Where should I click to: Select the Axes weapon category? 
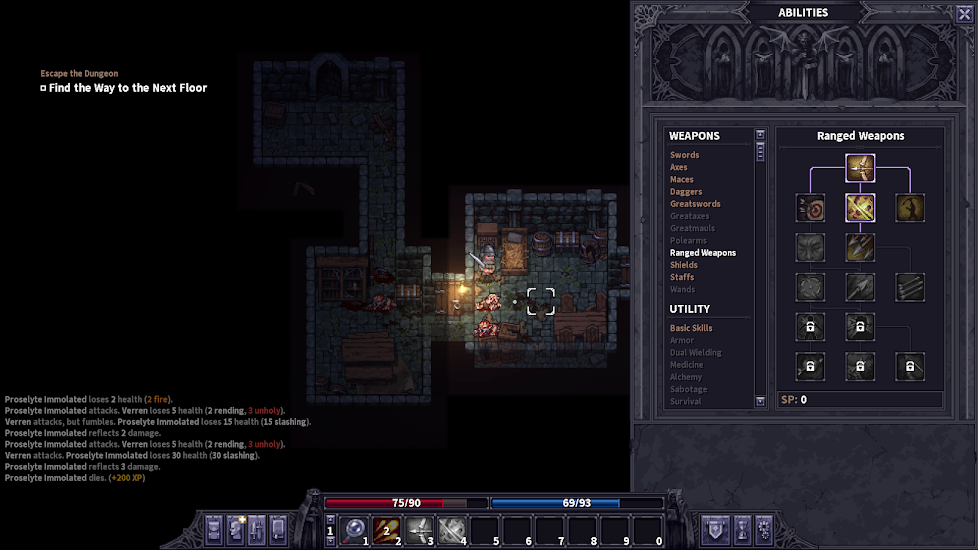[679, 167]
